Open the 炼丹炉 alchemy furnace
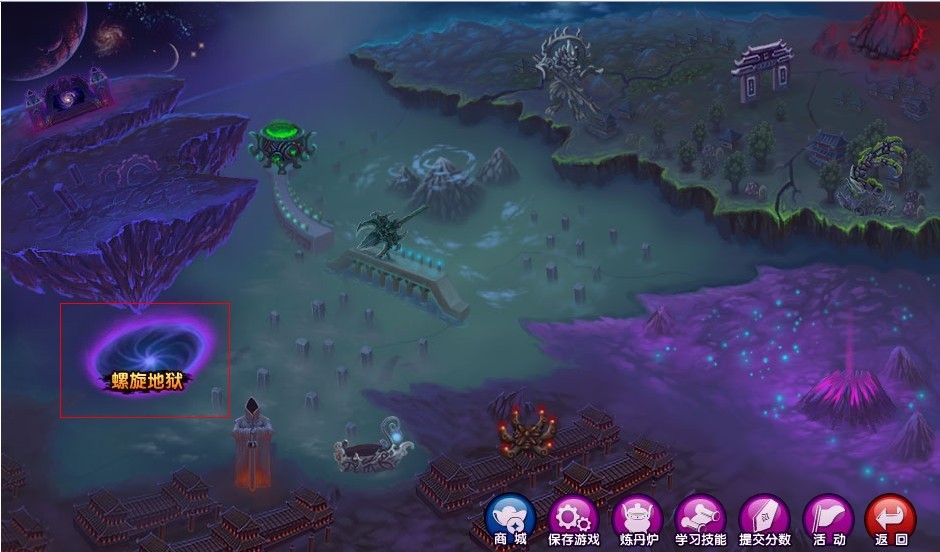Screen dimensions: 940x552 [637, 519]
